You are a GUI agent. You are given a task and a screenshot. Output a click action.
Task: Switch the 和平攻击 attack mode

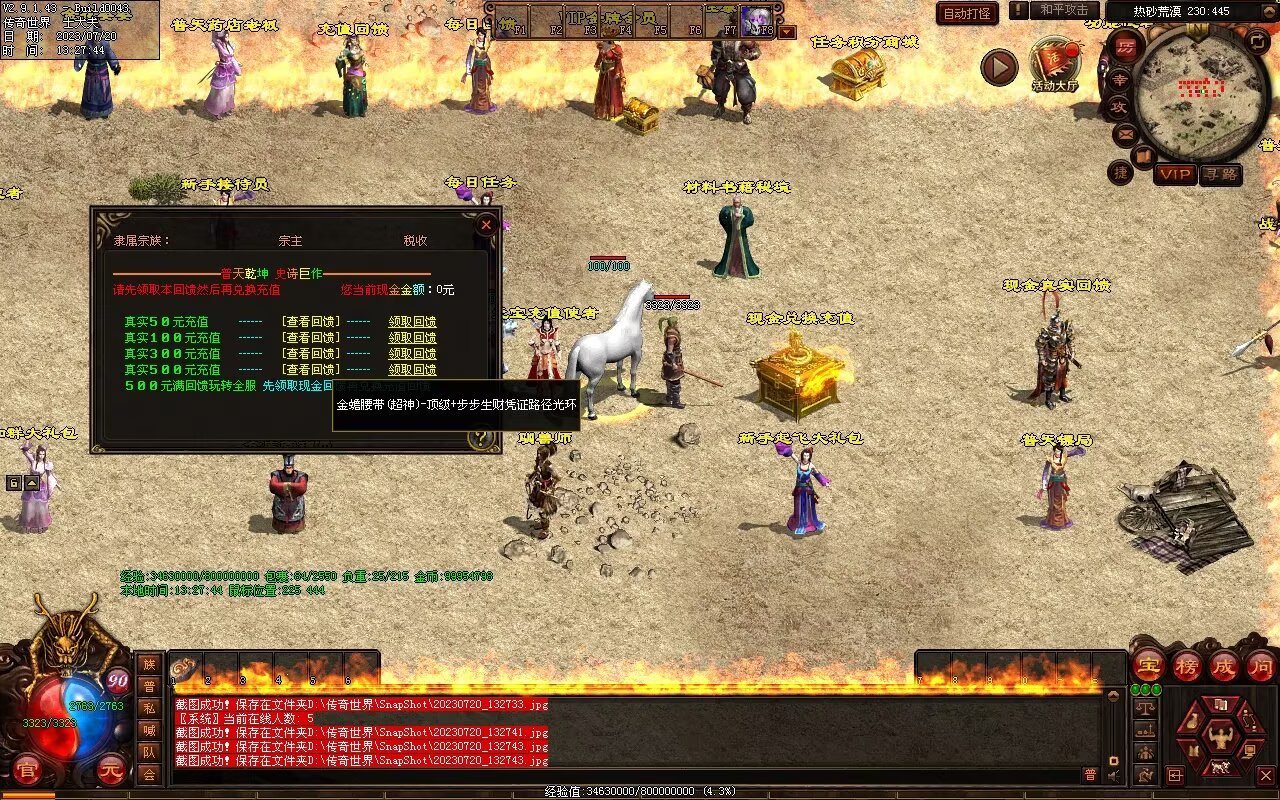tap(1064, 10)
